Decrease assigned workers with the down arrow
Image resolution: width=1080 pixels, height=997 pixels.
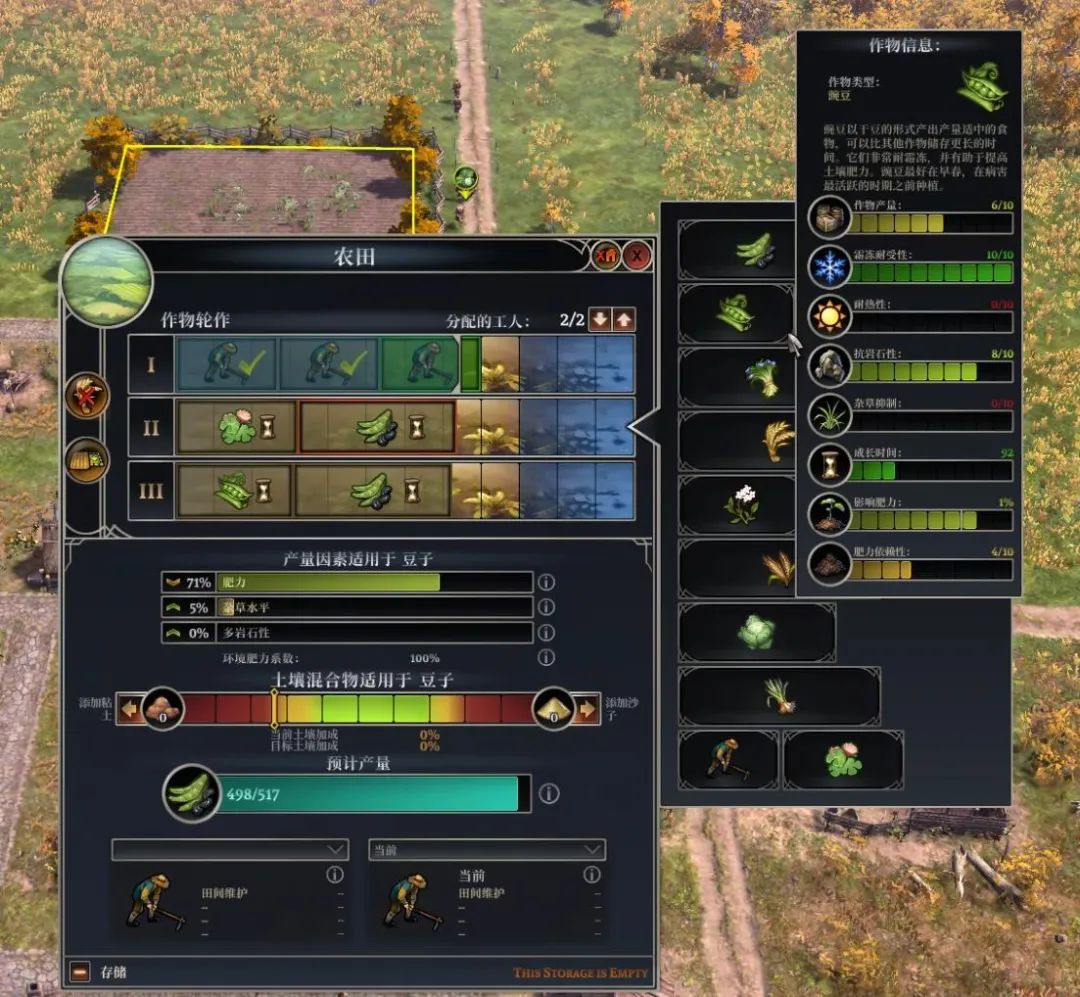[599, 320]
